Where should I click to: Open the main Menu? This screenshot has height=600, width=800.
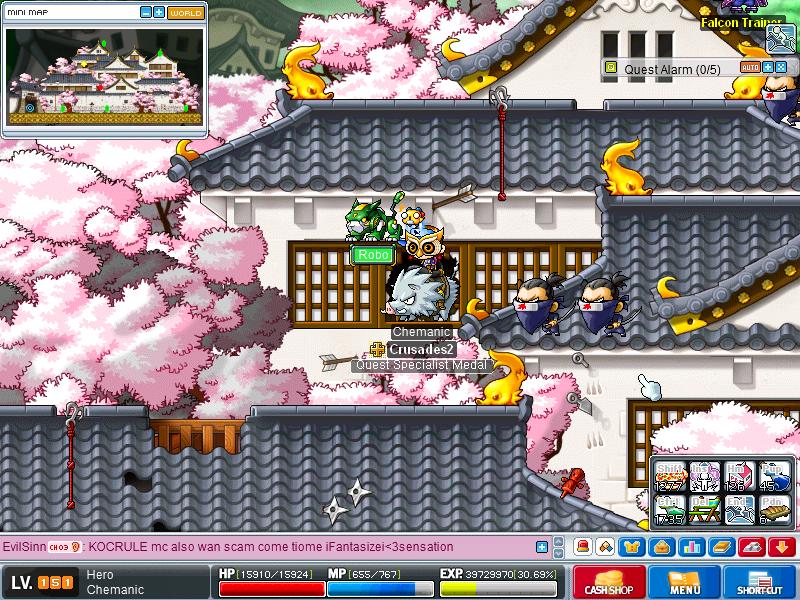[x=684, y=582]
